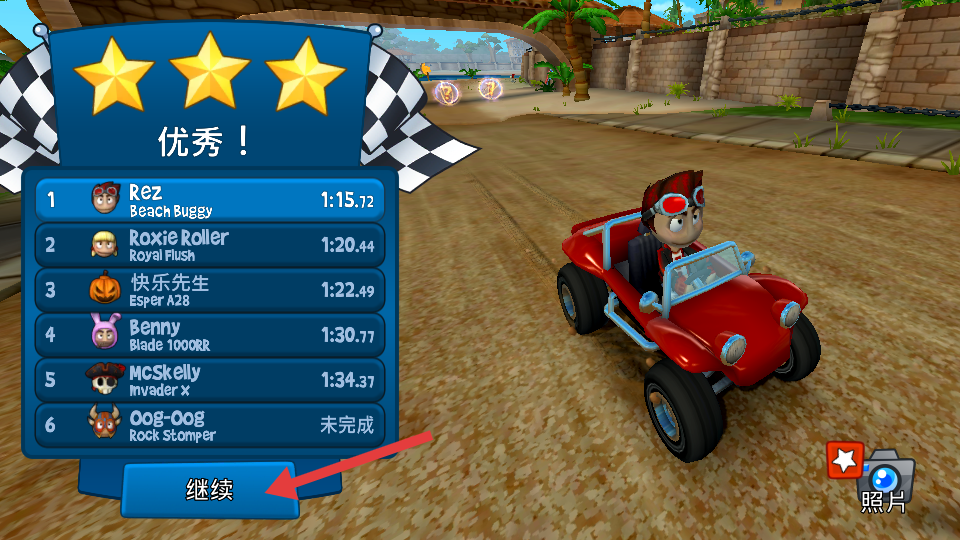Click the 继续 continue button
This screenshot has width=960, height=540.
210,489
